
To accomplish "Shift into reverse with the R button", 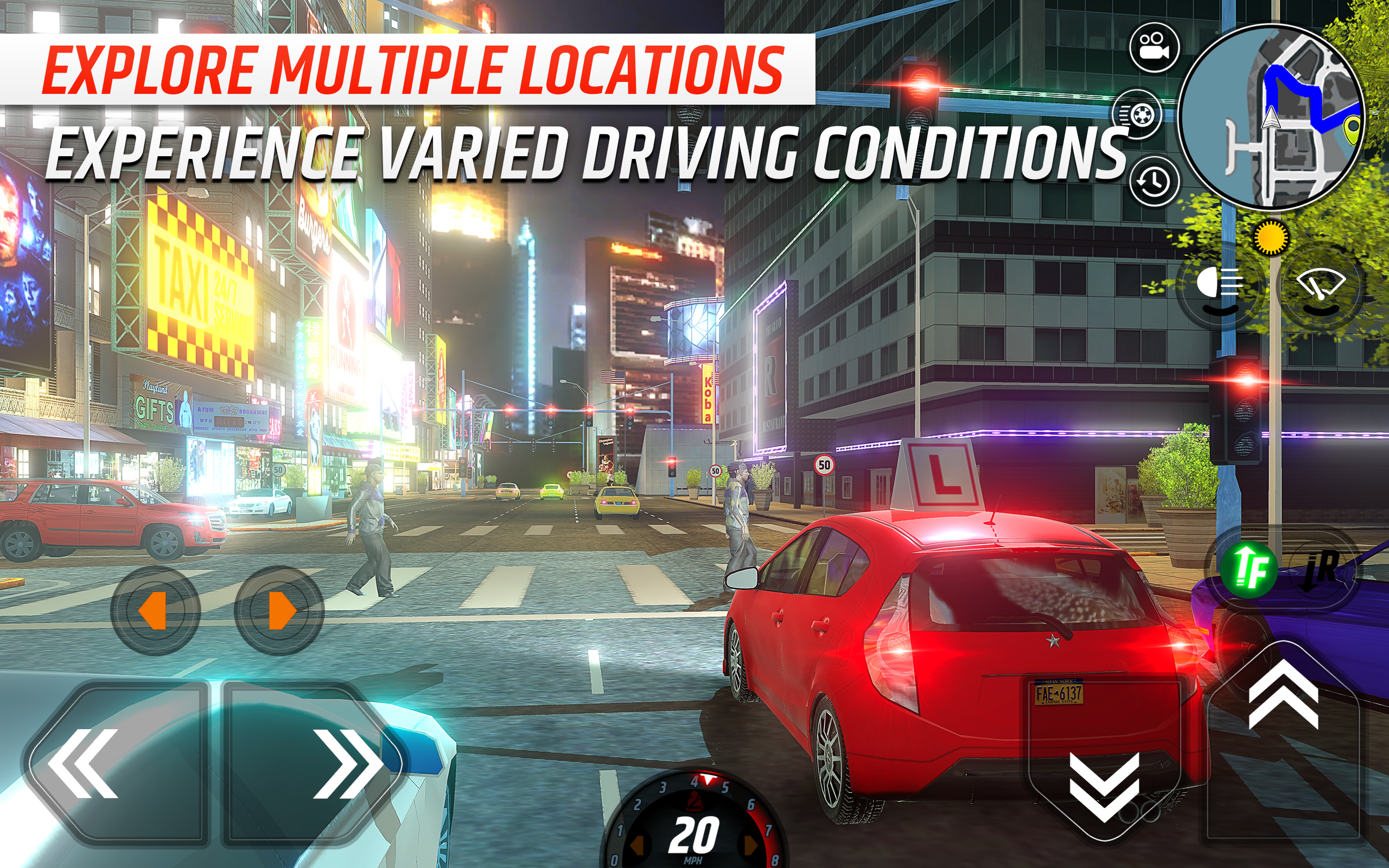I will coord(1323,569).
